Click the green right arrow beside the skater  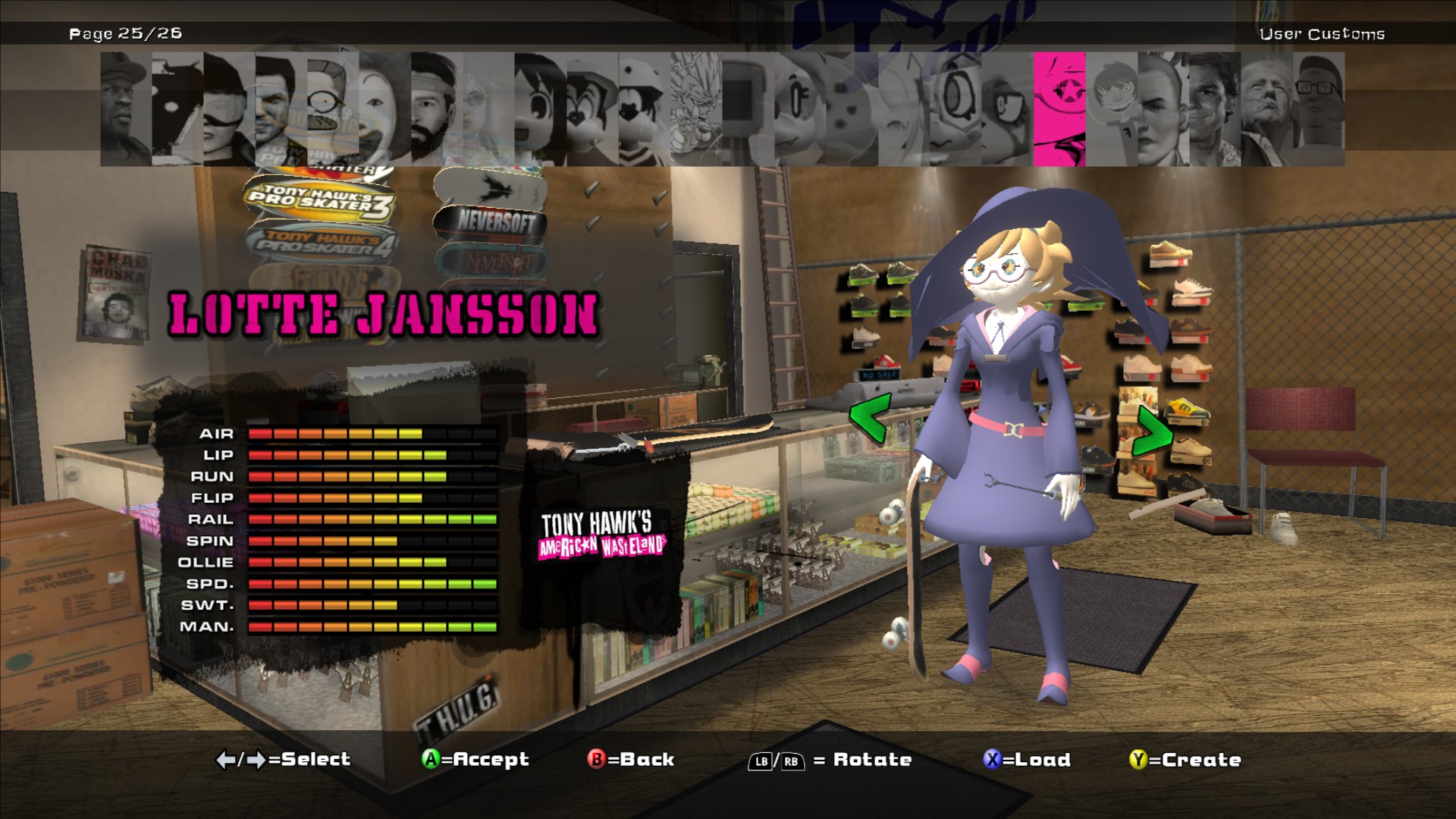pos(1153,431)
